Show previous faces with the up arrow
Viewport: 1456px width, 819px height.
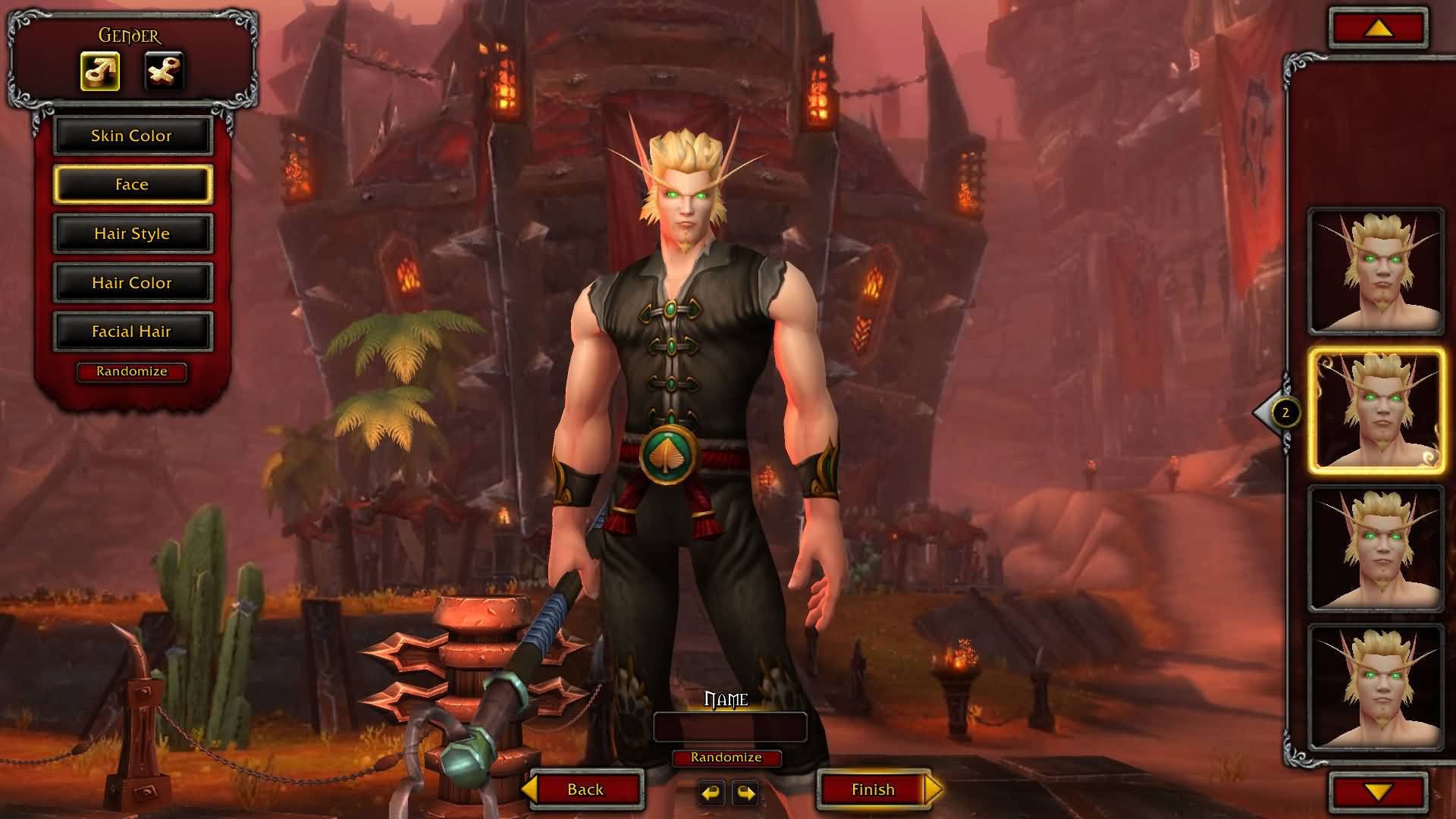(1378, 29)
